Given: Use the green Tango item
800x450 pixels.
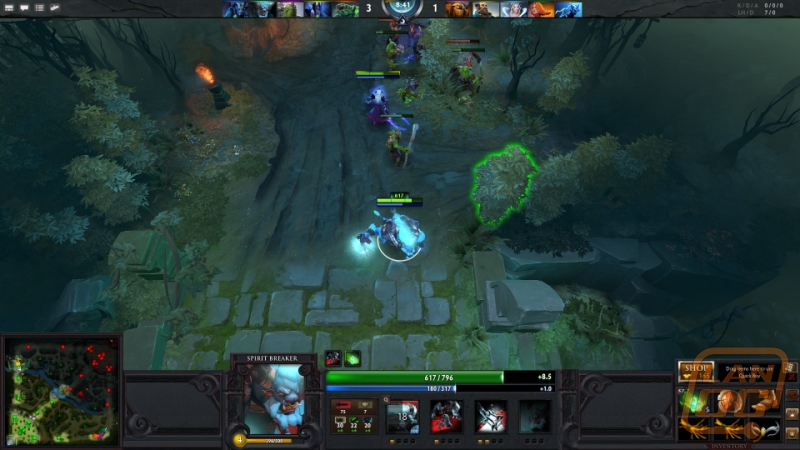Looking at the screenshot, I should (x=693, y=401).
